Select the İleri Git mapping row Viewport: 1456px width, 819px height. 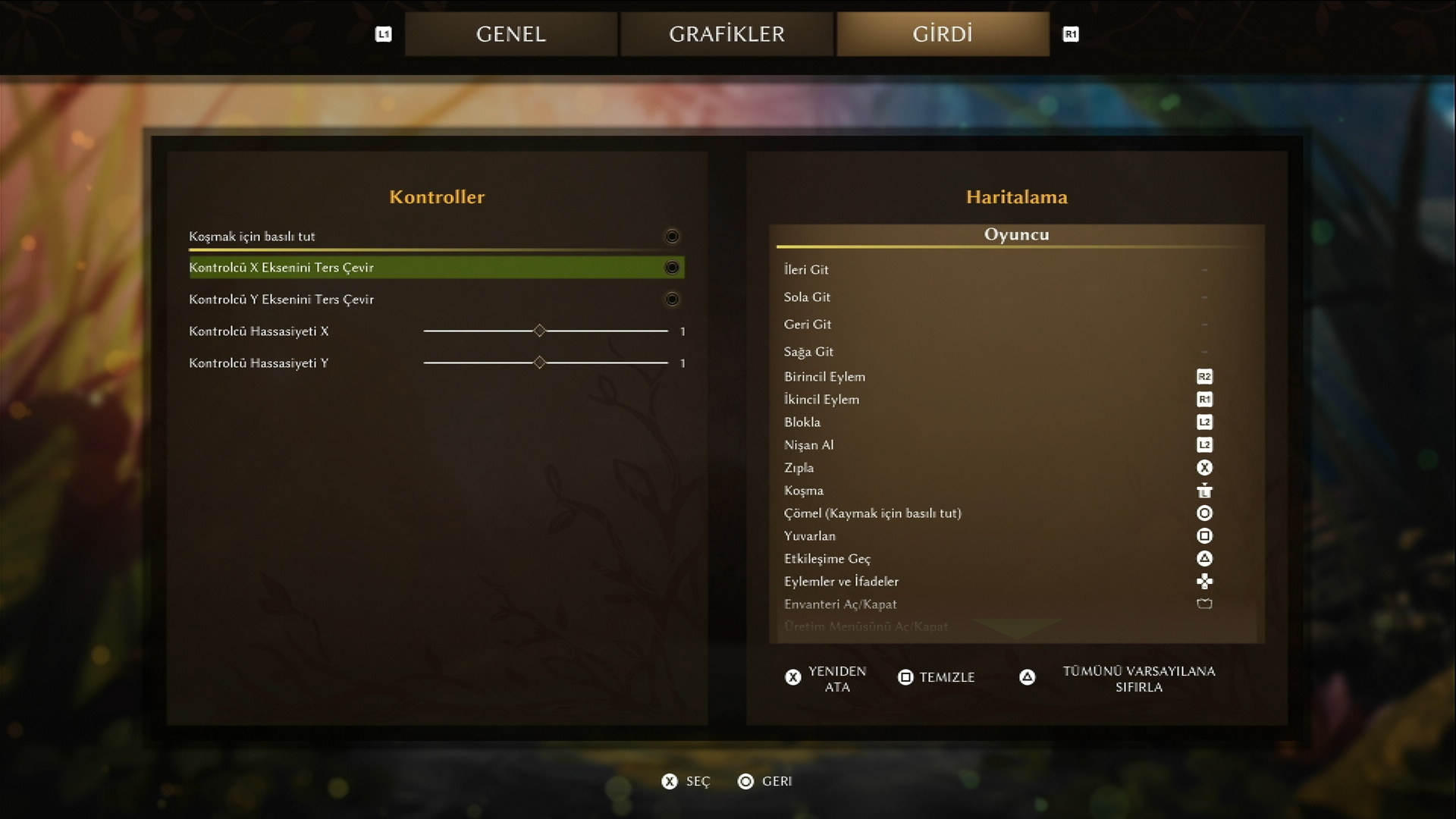point(1016,270)
